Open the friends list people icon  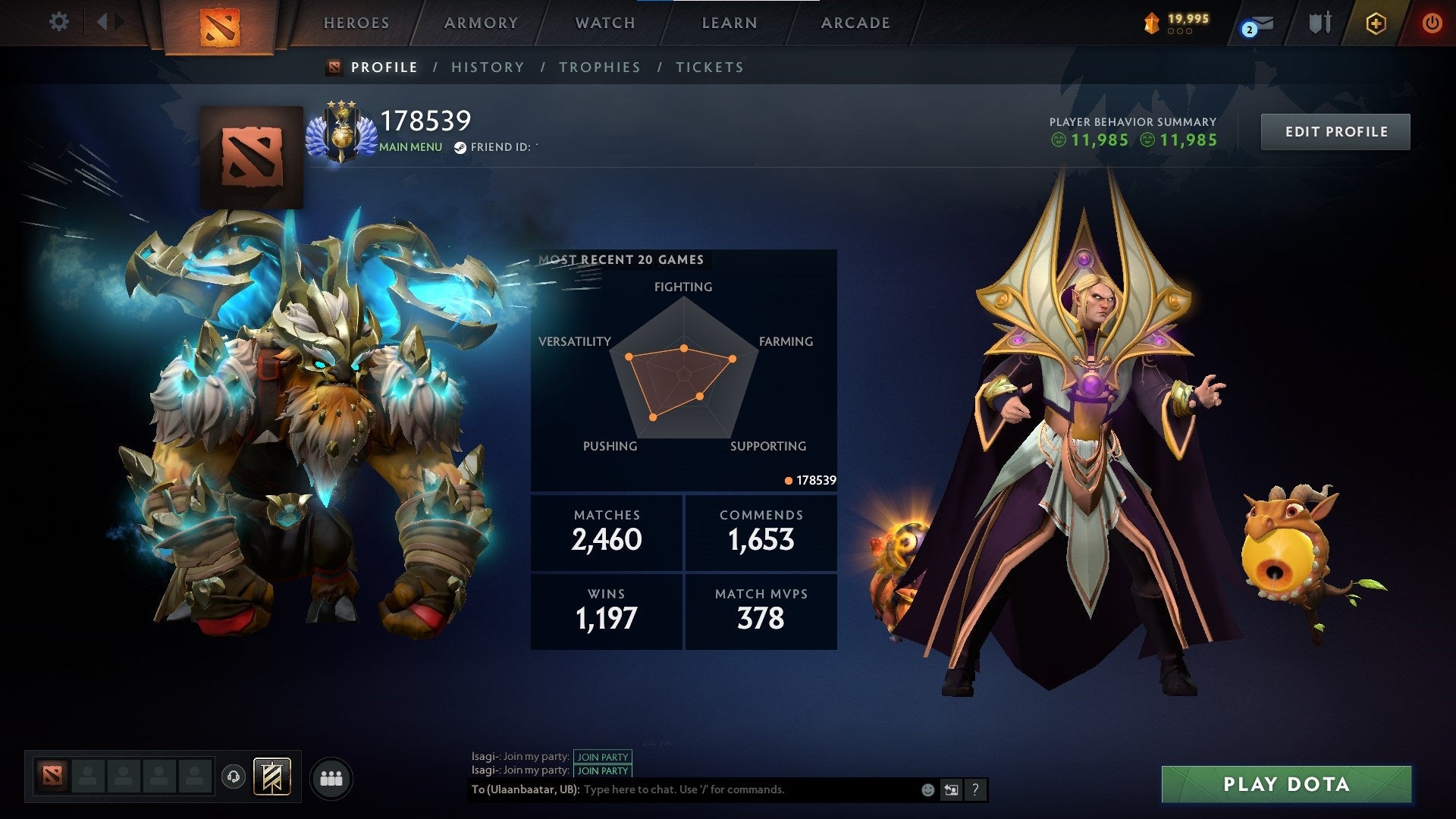click(331, 777)
